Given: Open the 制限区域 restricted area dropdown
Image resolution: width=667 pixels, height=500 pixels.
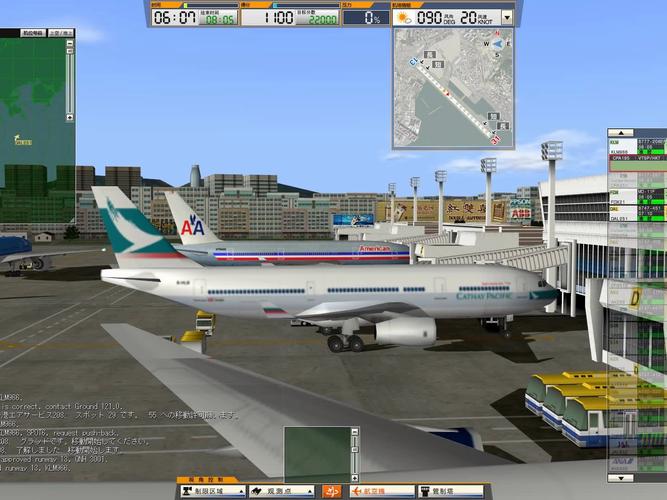Looking at the screenshot, I should coord(212,492).
